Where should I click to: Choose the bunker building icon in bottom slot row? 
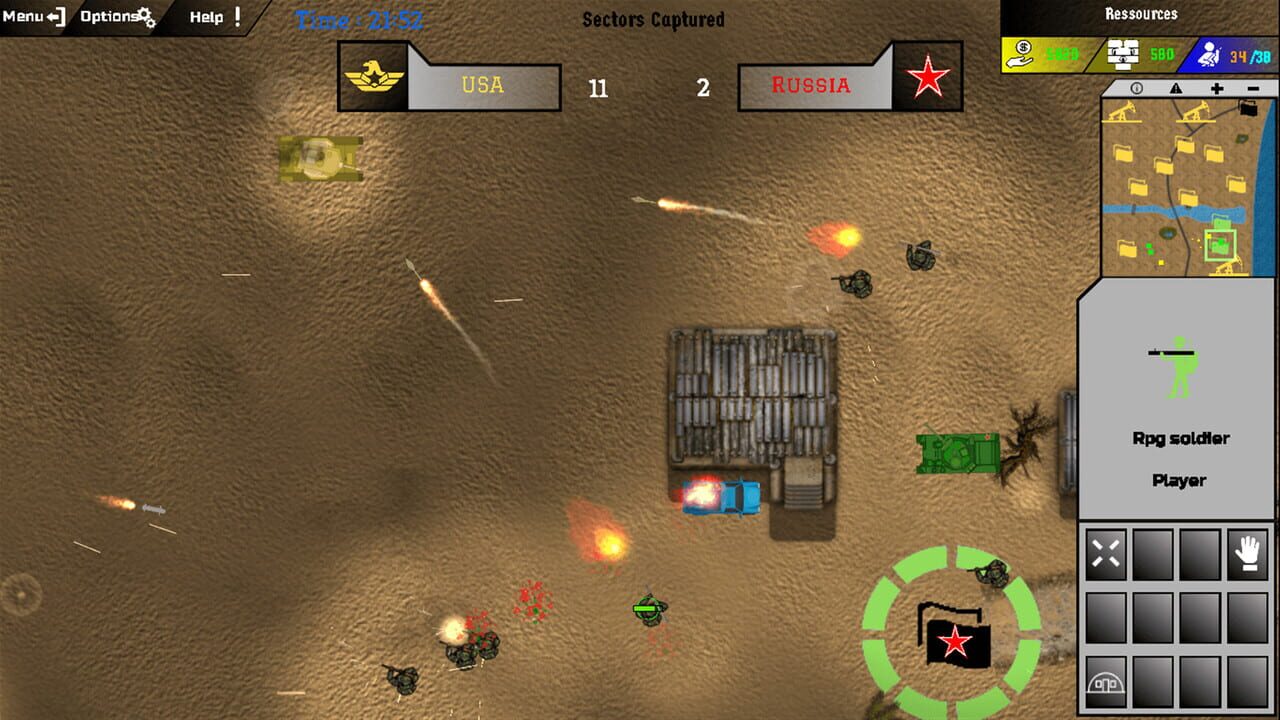[x=1107, y=680]
